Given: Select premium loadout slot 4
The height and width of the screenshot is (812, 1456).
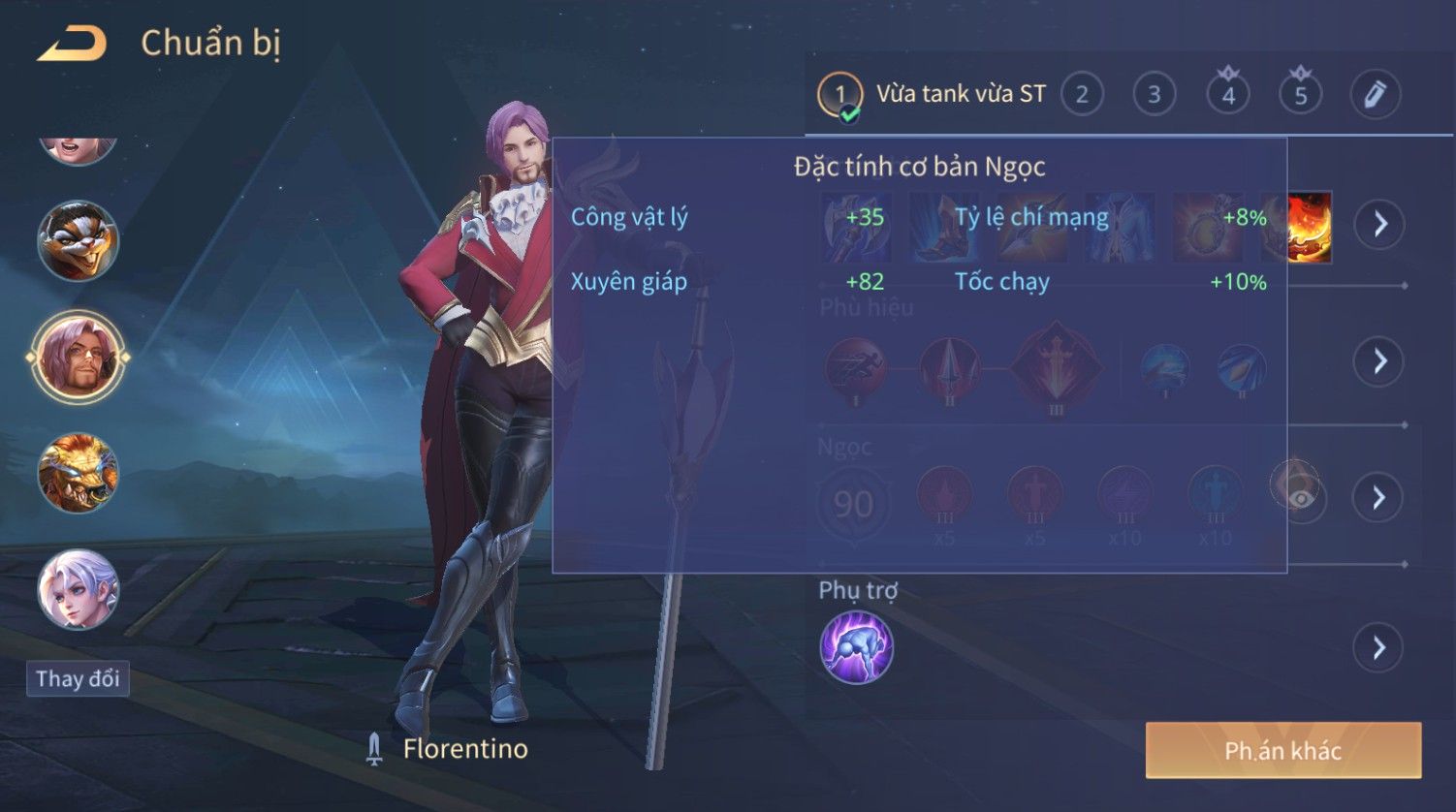Looking at the screenshot, I should pyautogui.click(x=1228, y=94).
